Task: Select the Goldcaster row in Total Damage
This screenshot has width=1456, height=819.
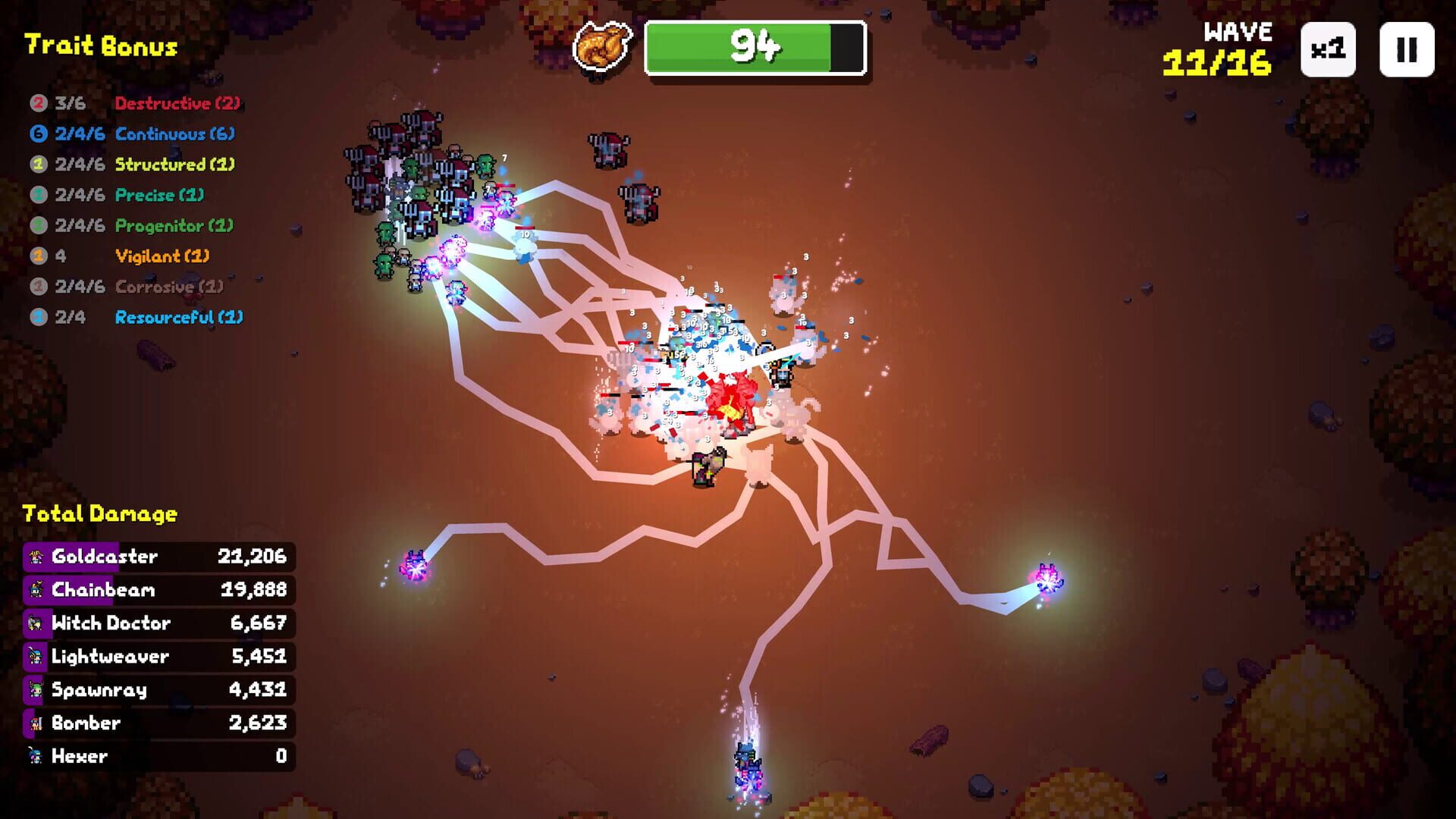Action: pos(155,556)
